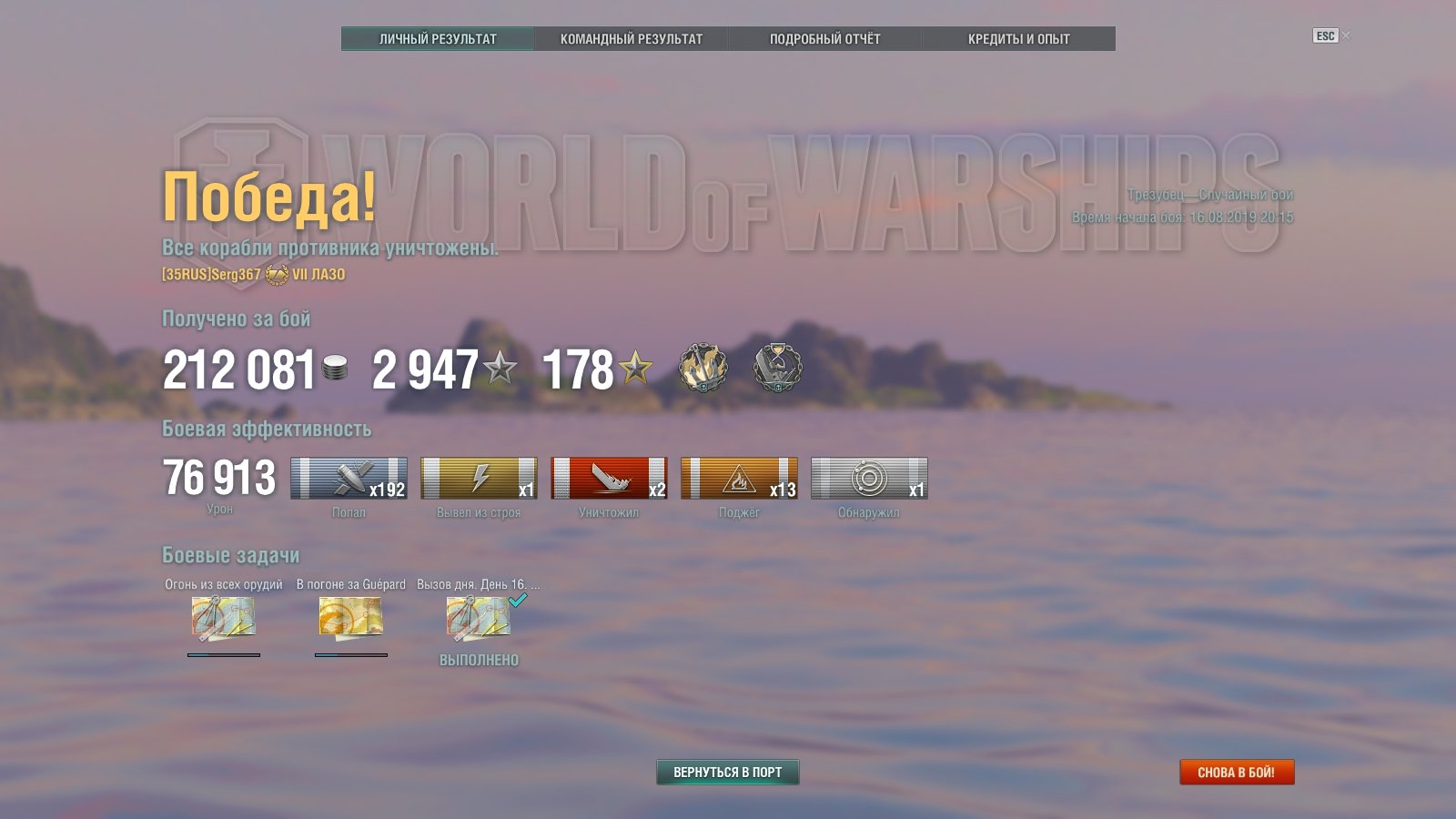The width and height of the screenshot is (1456, 819).
Task: Start another battle with Снова в бой!
Action: [1236, 772]
